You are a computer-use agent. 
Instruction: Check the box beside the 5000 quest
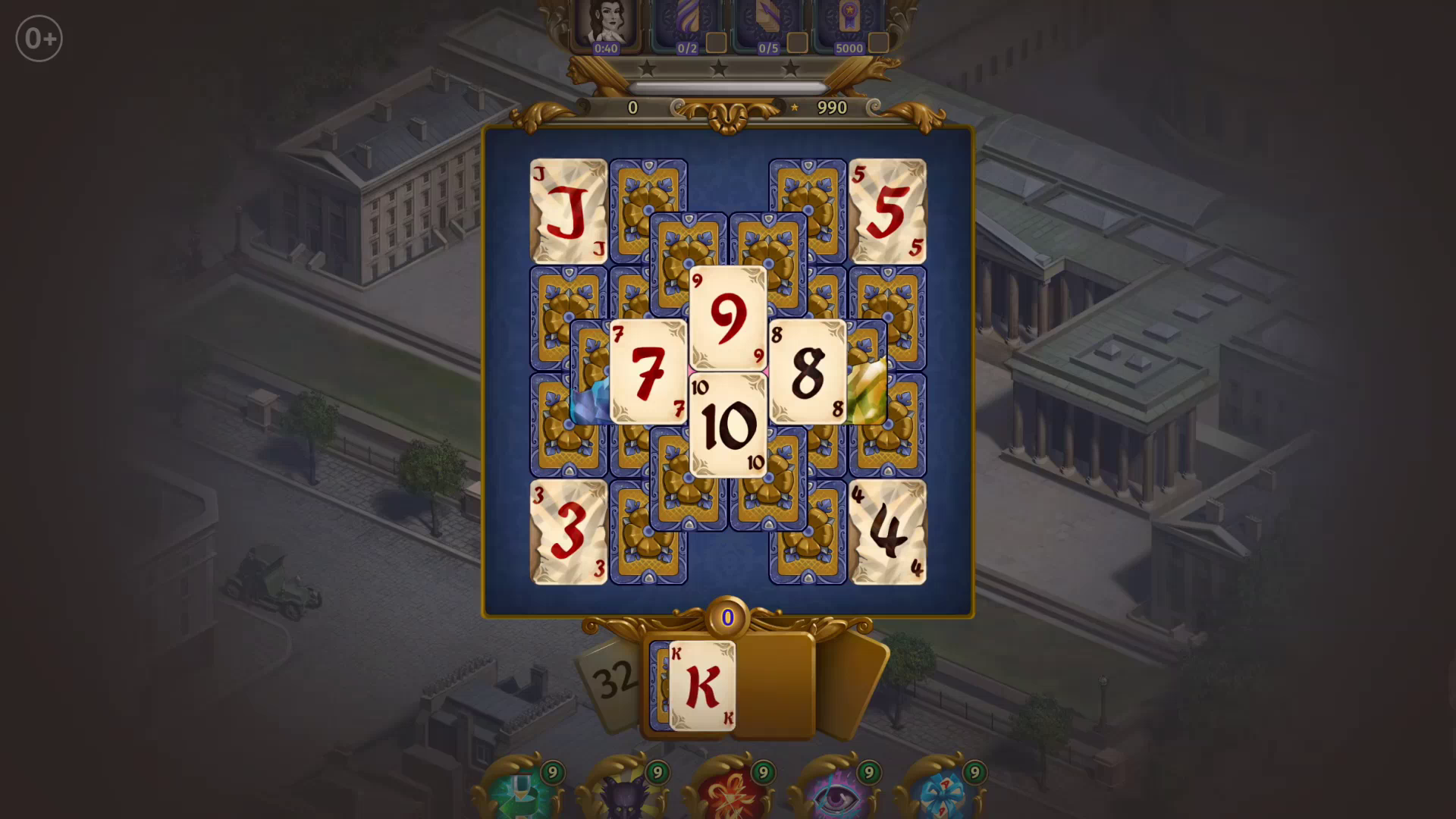coord(878,44)
